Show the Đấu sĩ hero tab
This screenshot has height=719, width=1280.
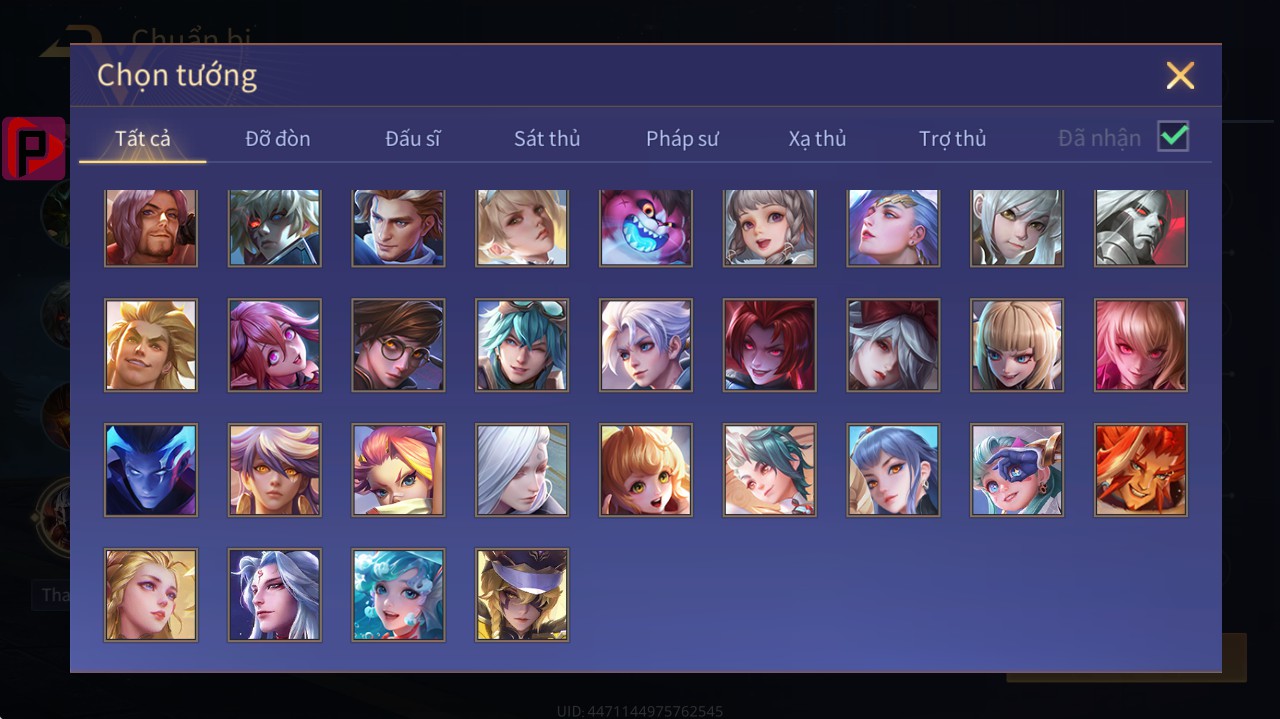(413, 138)
